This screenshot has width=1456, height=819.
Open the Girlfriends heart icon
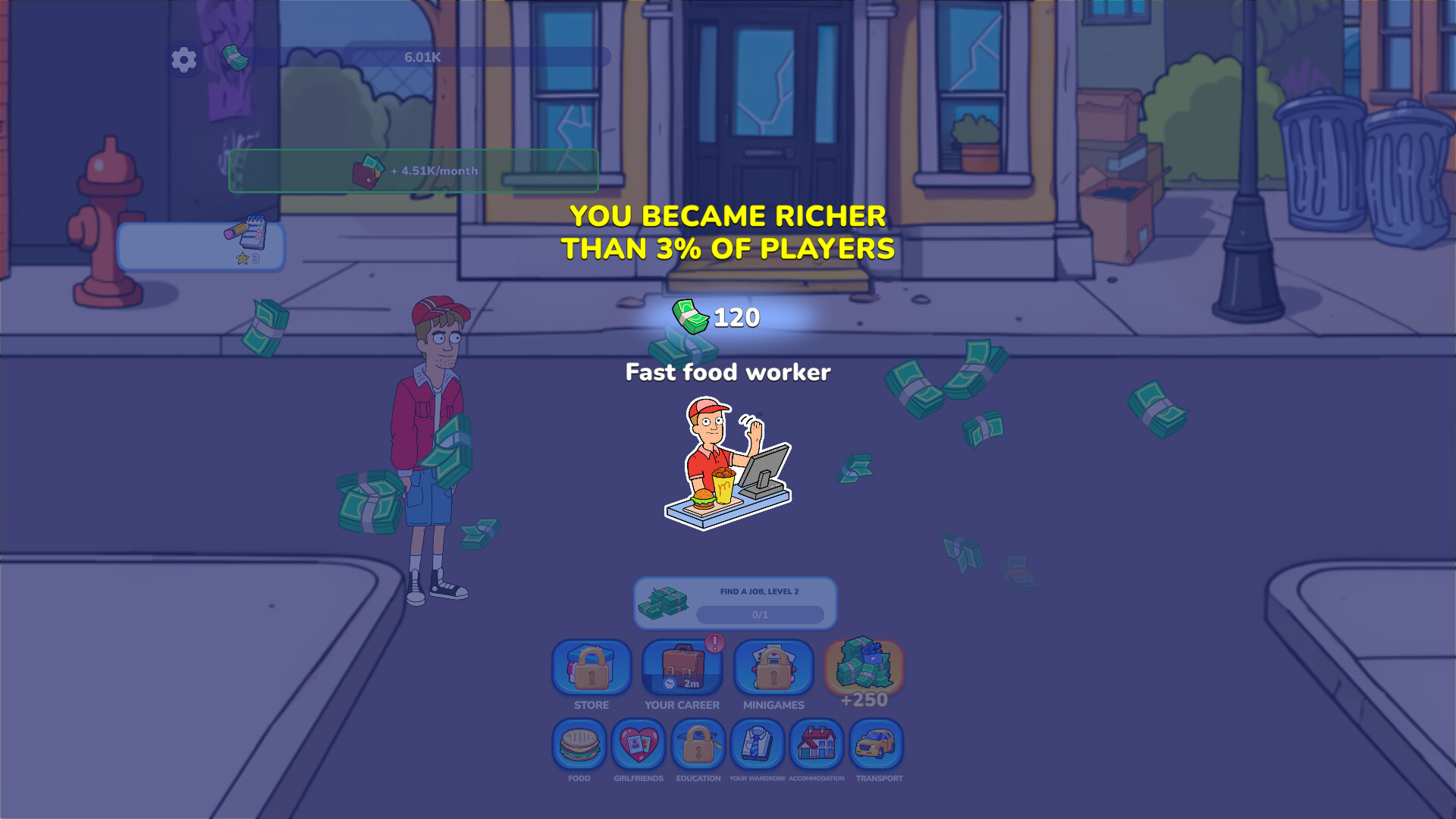[638, 745]
